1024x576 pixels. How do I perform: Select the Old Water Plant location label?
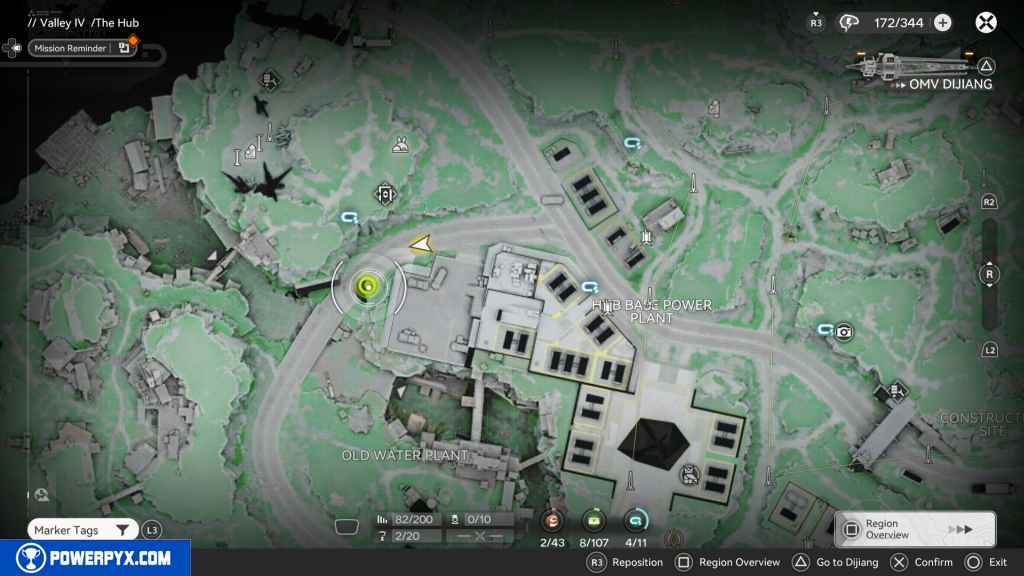[405, 455]
